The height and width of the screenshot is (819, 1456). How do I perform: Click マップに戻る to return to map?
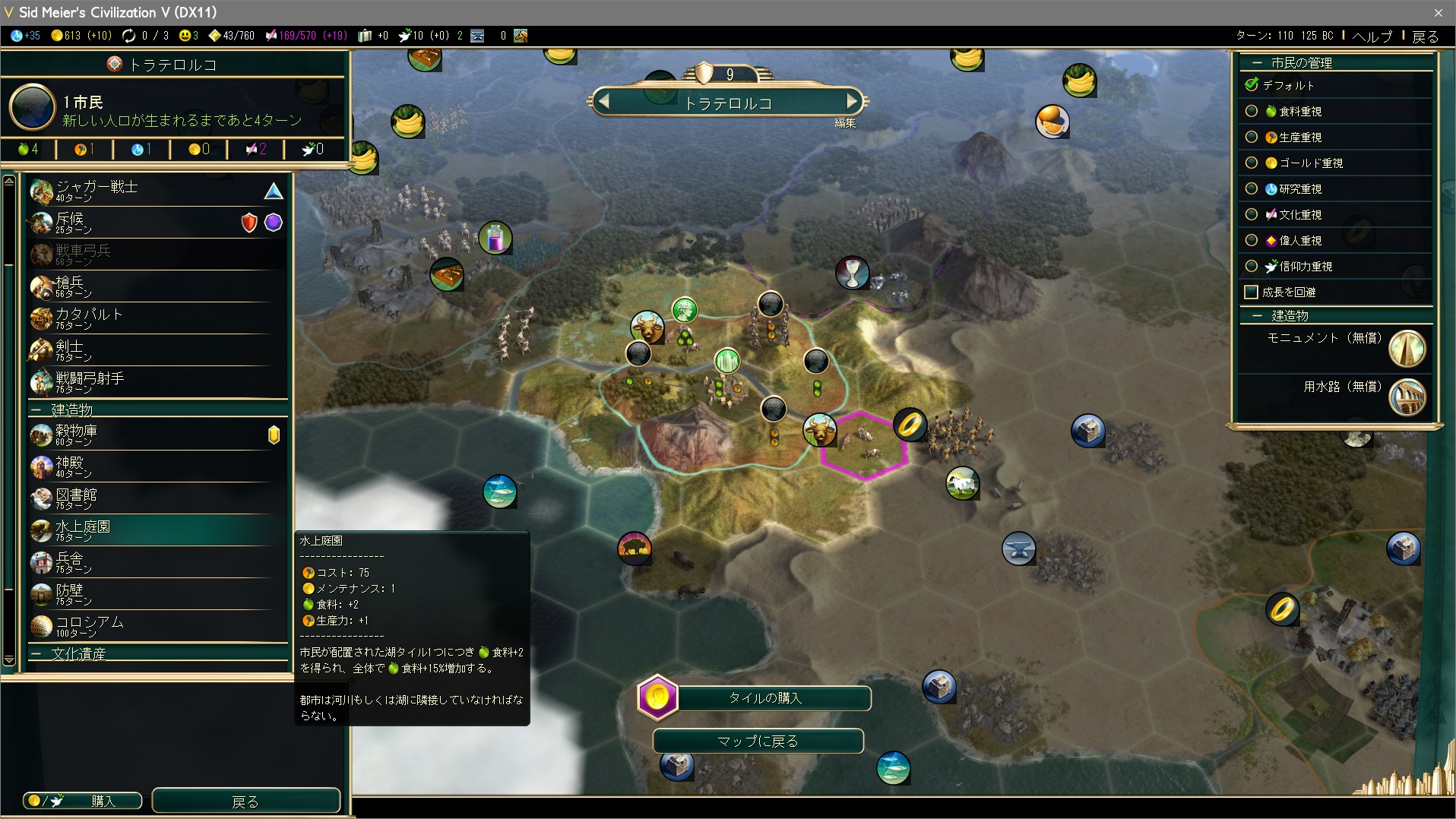758,741
